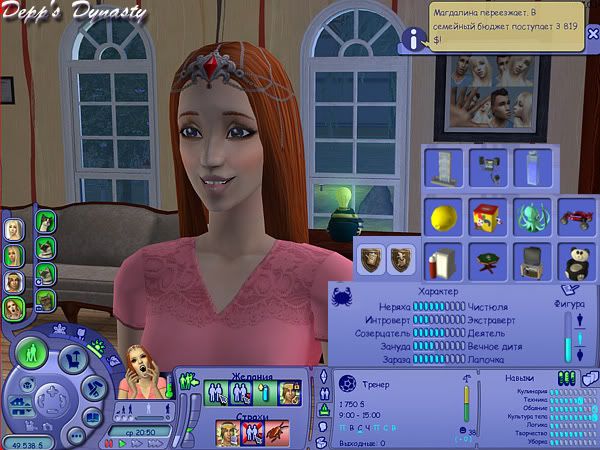This screenshot has width=600, height=450.
Task: Select the yellow lemon inventory item
Action: pyautogui.click(x=440, y=213)
